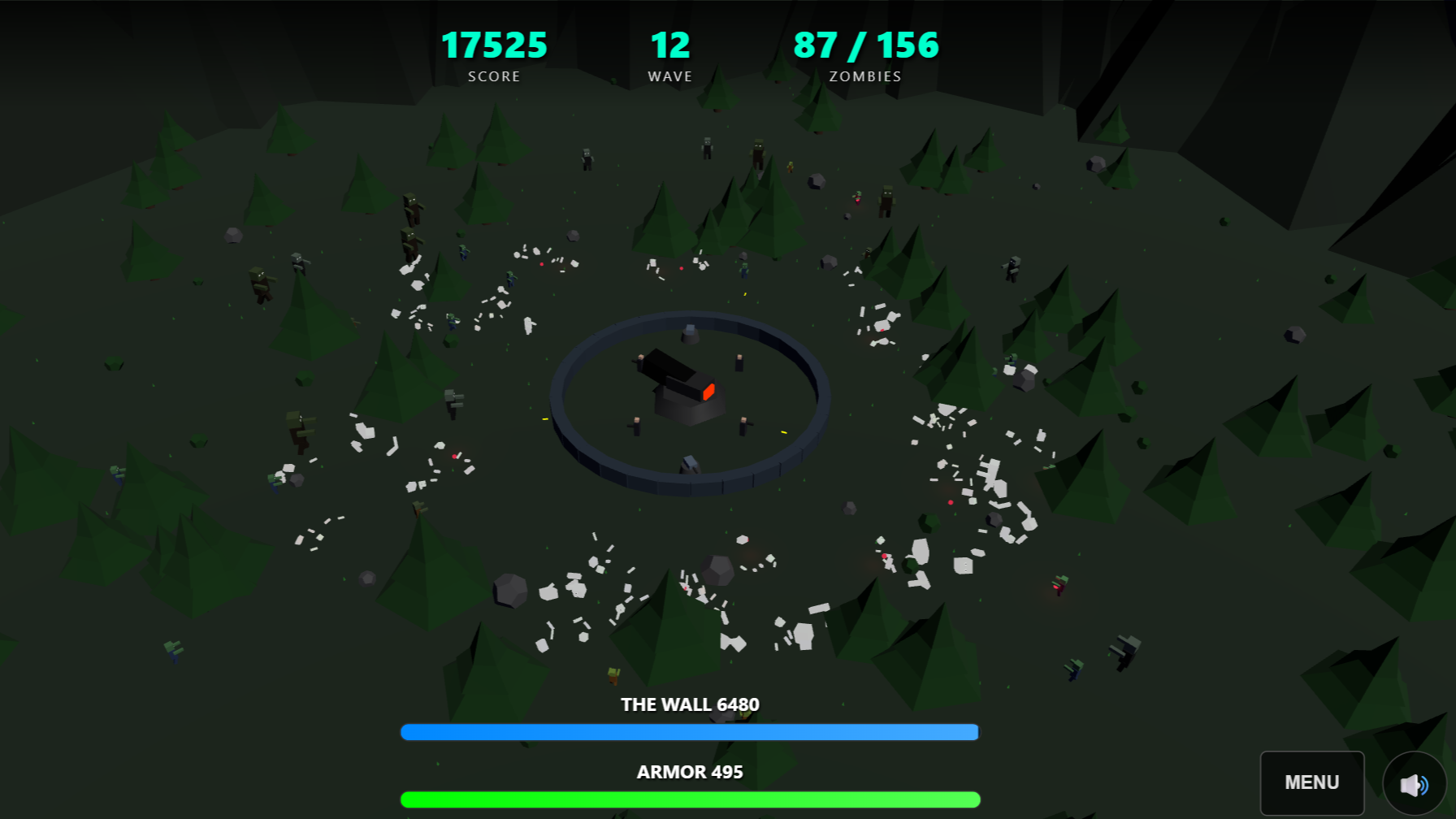Click the blue wall health bar
Image resolution: width=1456 pixels, height=819 pixels.
tap(689, 731)
